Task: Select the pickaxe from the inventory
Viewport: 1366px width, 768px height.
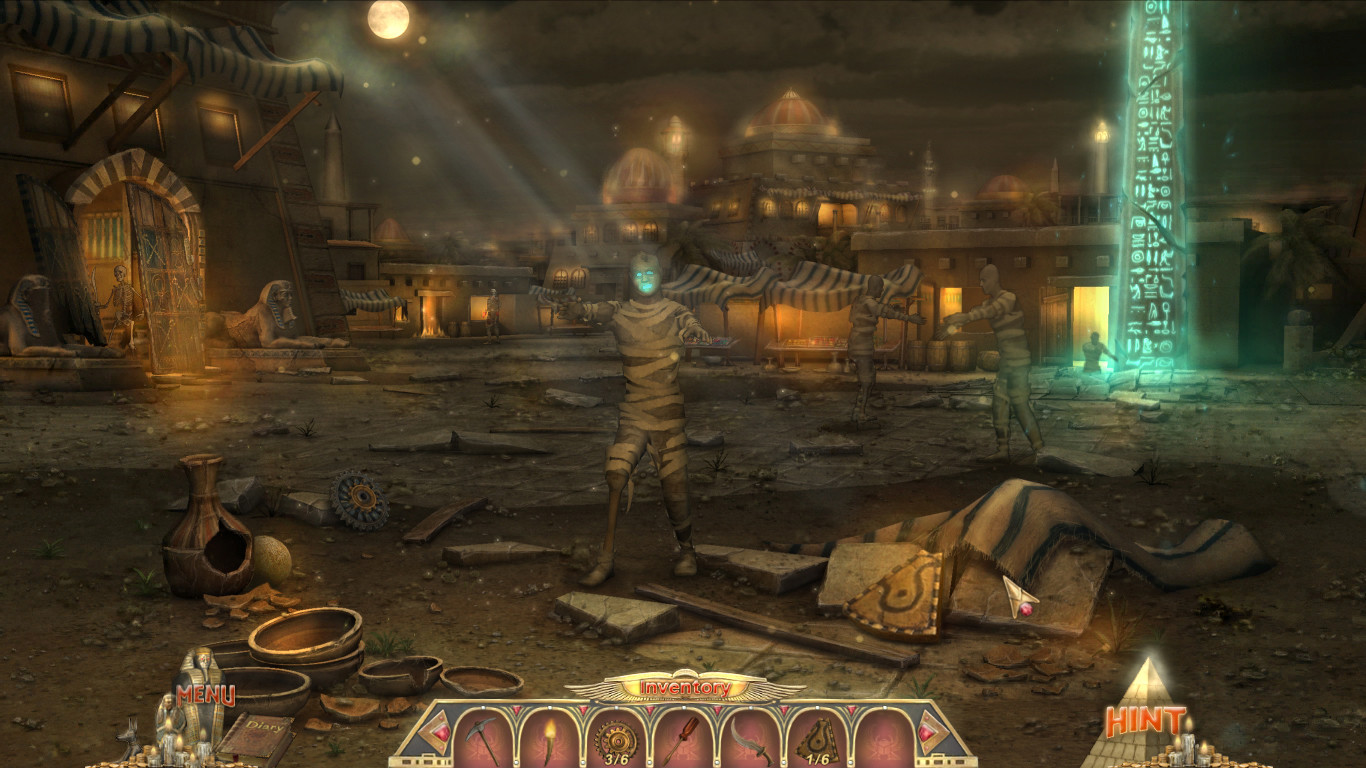Action: 482,737
